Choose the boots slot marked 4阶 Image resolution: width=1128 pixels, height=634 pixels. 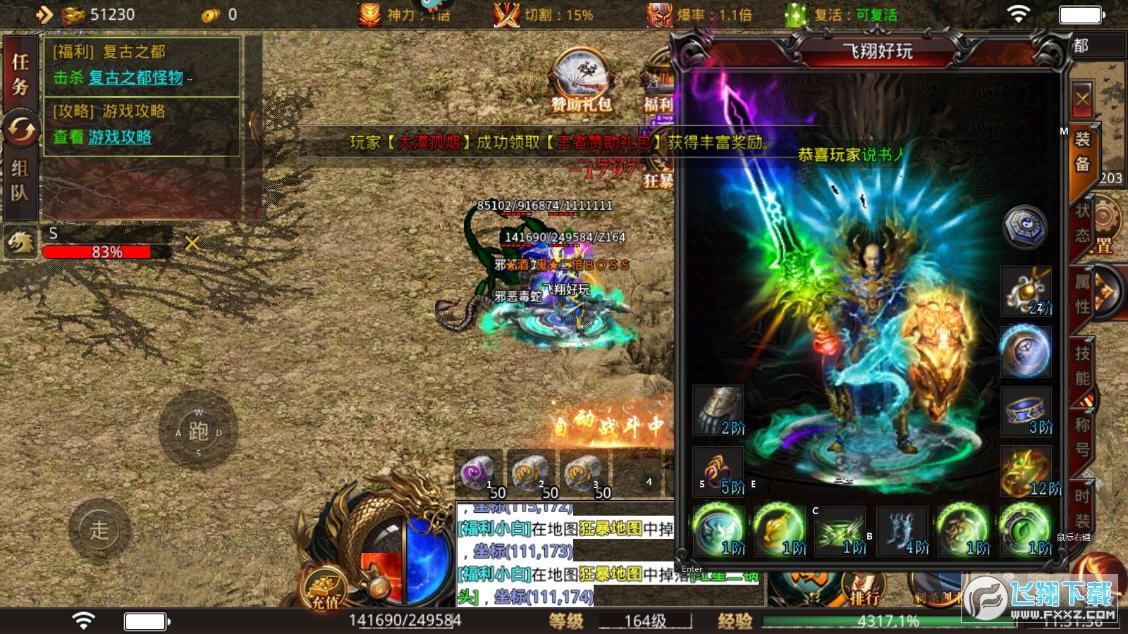(902, 531)
